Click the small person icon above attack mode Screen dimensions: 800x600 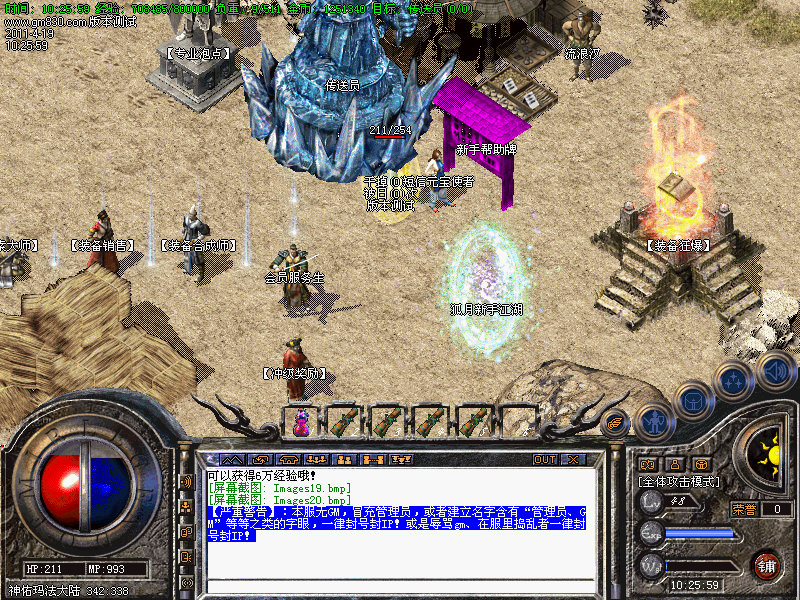(676, 464)
